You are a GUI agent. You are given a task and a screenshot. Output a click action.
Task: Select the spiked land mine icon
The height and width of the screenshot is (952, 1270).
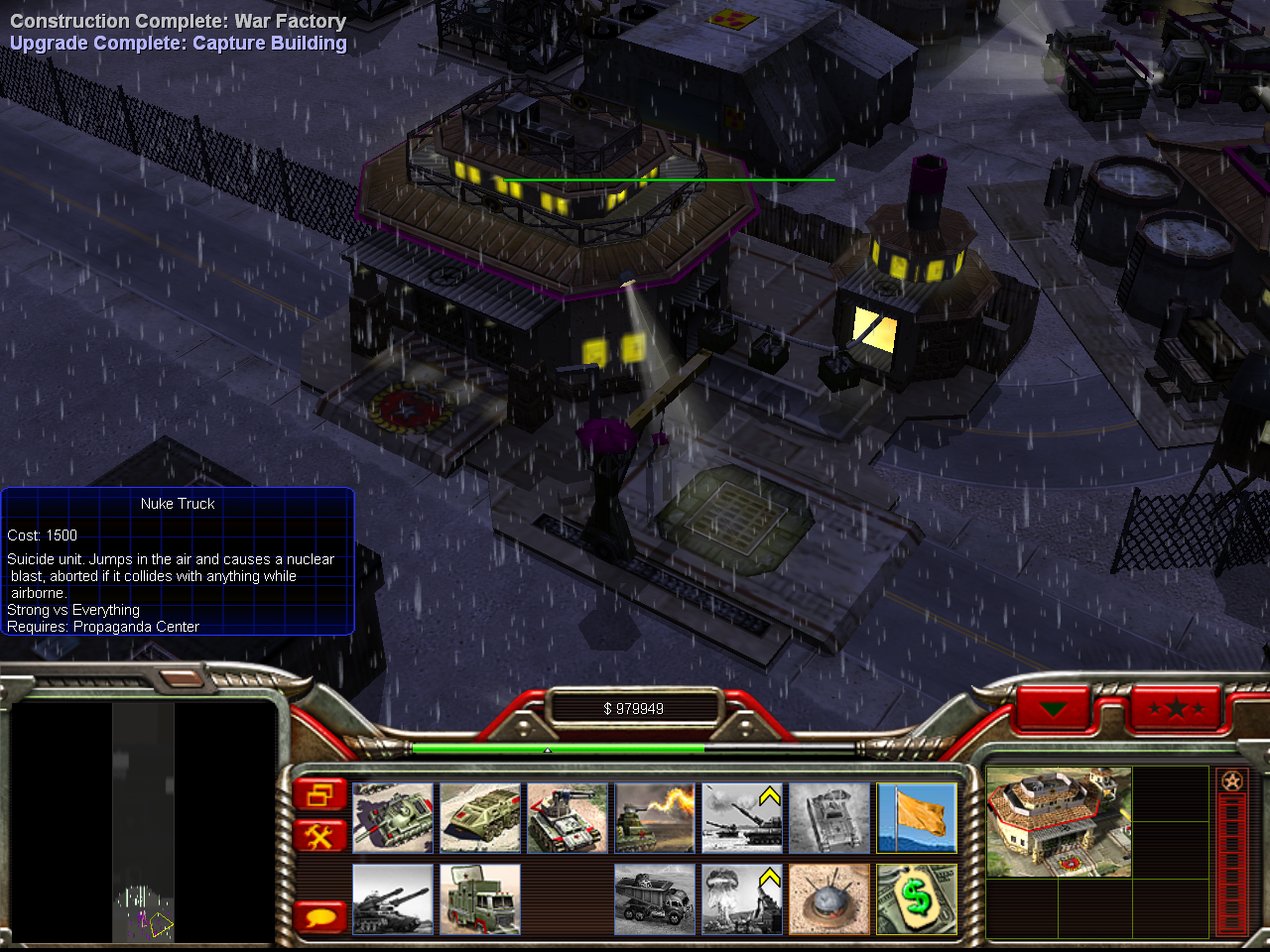coord(829,898)
